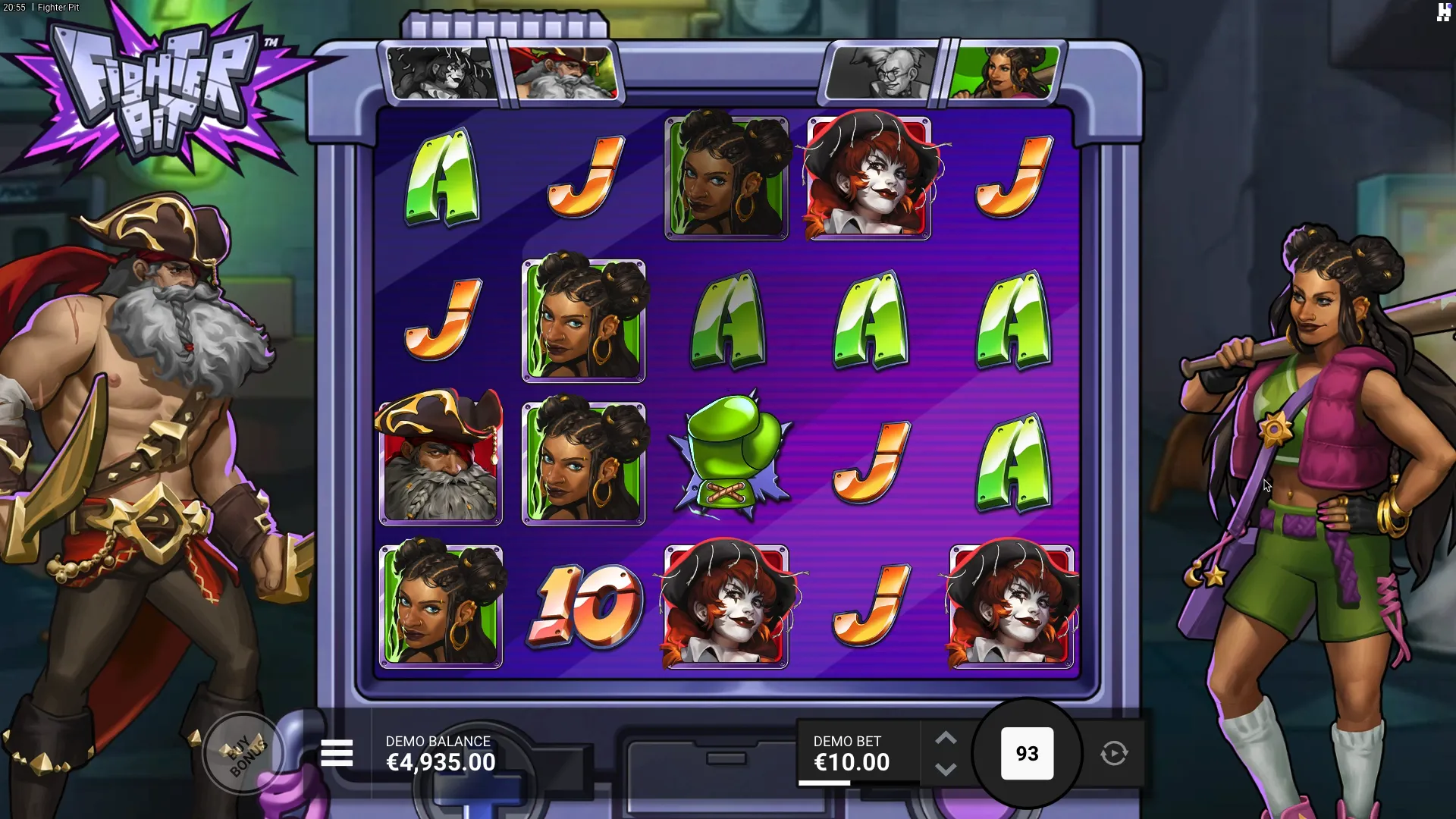Open the autoplay settings
Screen dimensions: 1456x819
click(1114, 753)
